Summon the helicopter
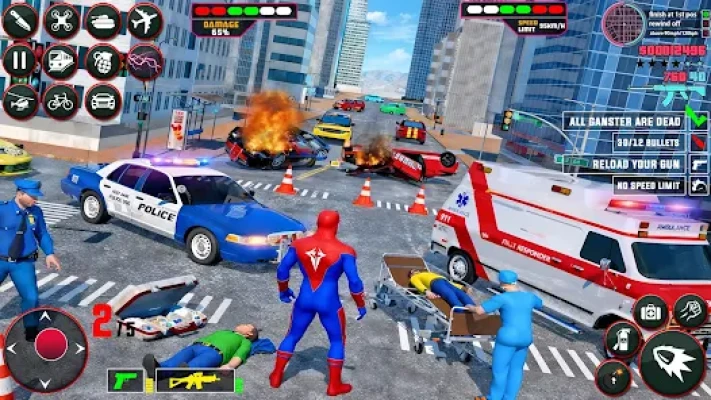The image size is (711, 400). [x=19, y=101]
